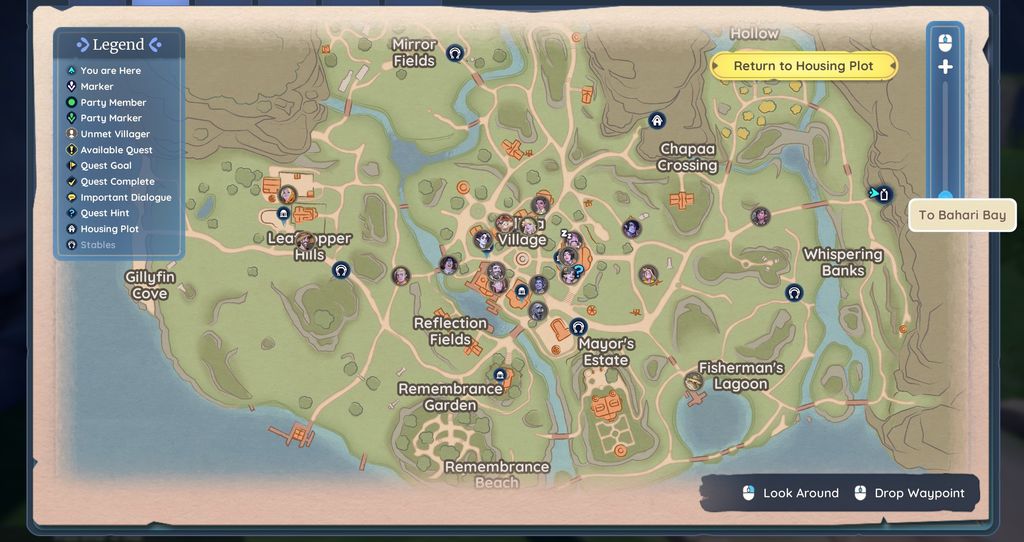Toggle the Housing Plot legend entry

tap(109, 229)
